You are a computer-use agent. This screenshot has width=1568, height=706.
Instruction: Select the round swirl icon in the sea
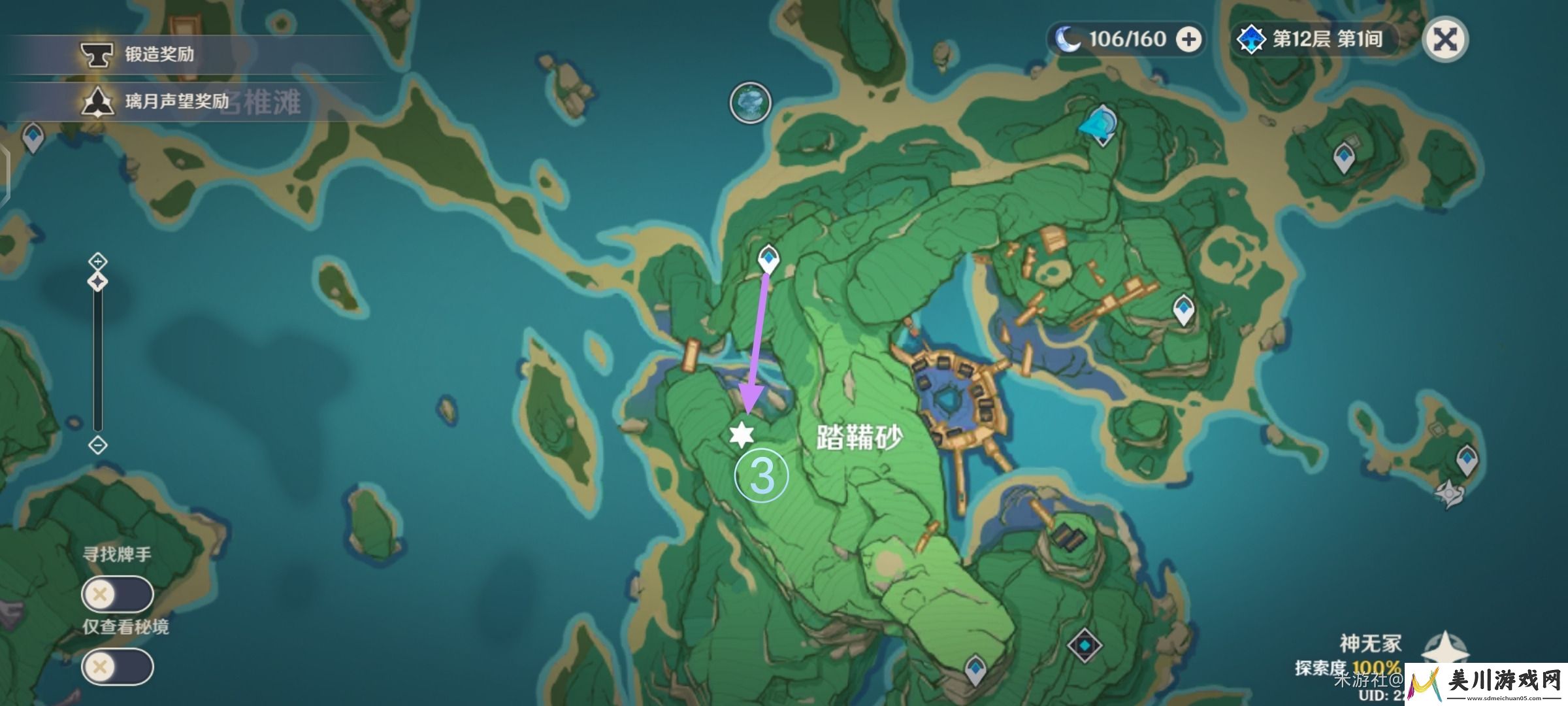pyautogui.click(x=750, y=103)
